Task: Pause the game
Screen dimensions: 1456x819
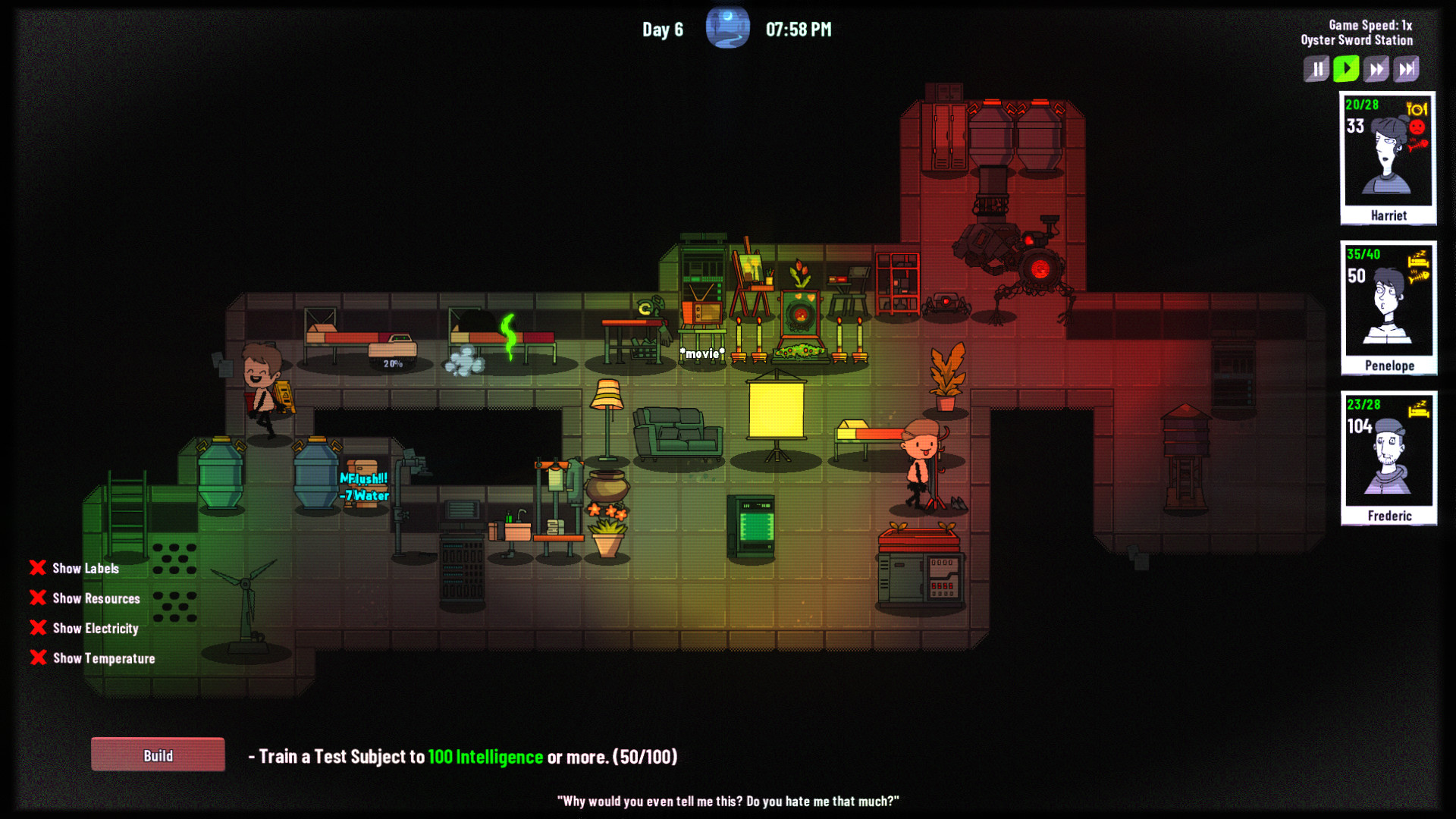Action: pyautogui.click(x=1316, y=68)
